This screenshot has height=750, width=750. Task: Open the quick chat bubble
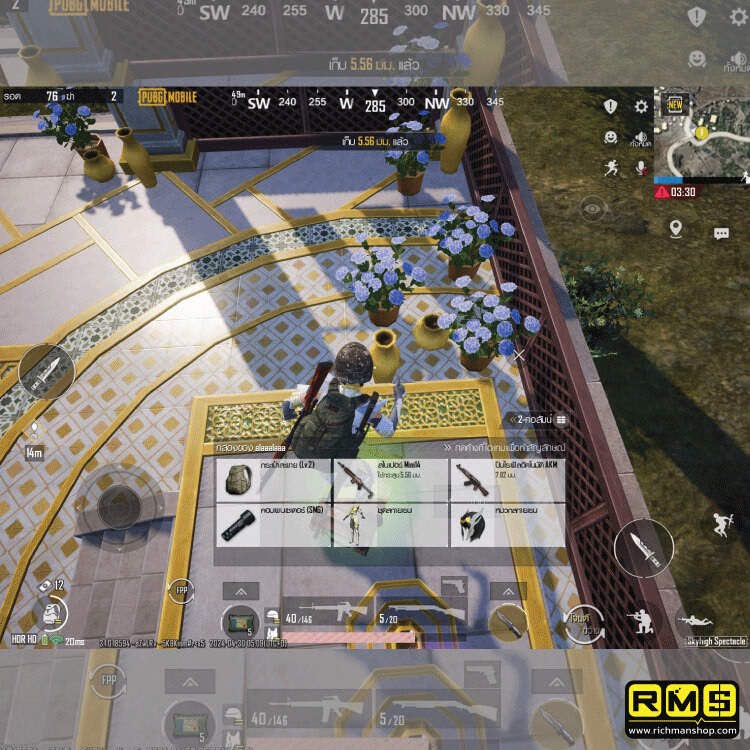(x=721, y=233)
